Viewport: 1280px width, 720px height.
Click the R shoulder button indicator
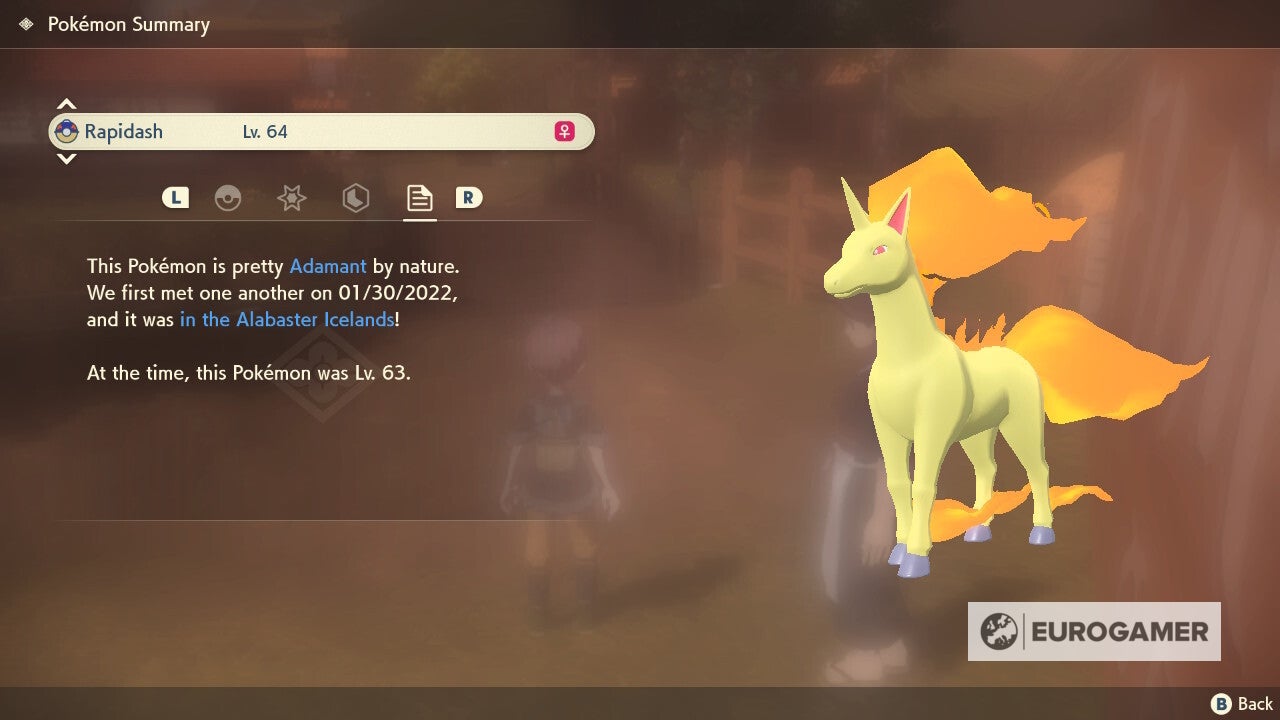point(469,197)
